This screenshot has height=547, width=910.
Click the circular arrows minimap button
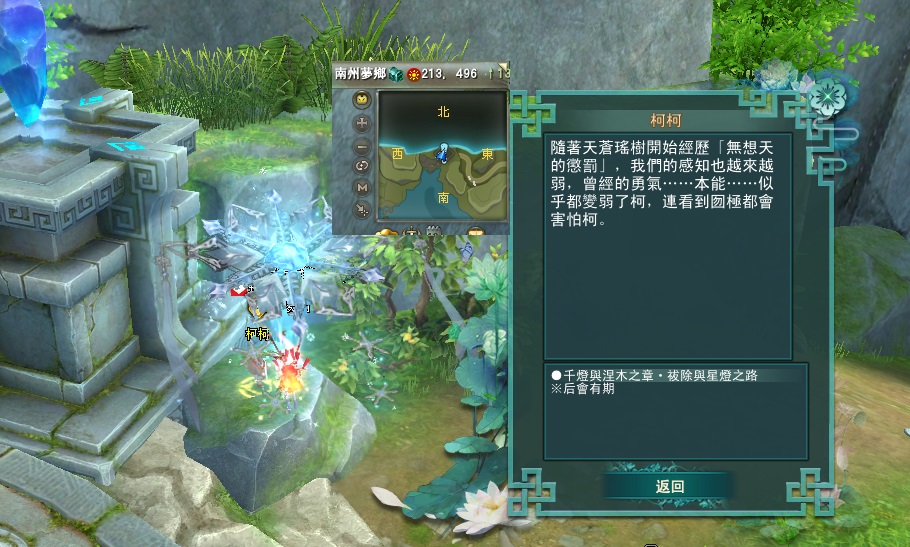click(362, 166)
